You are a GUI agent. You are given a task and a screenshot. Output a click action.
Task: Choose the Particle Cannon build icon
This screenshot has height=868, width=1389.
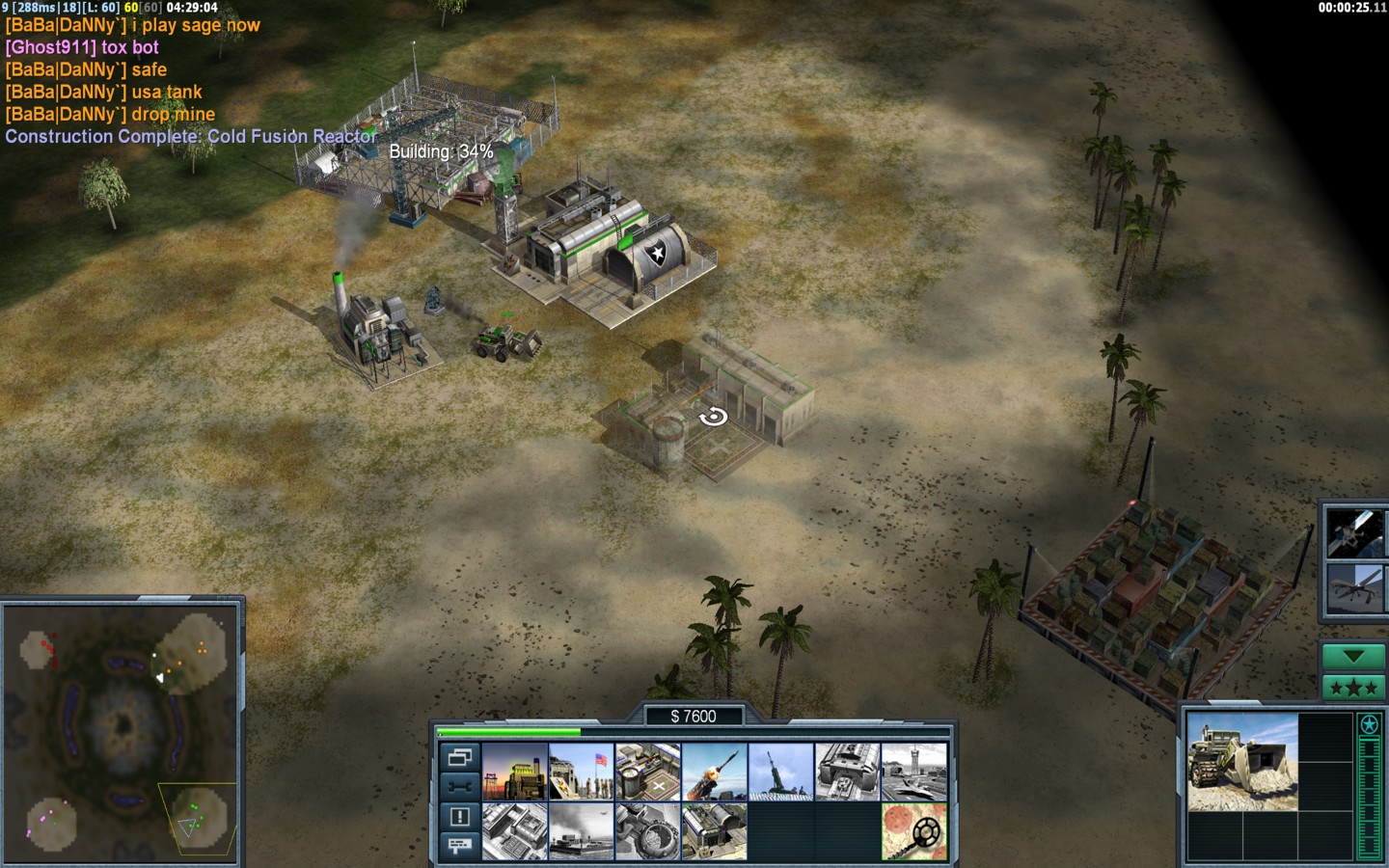pyautogui.click(x=647, y=830)
